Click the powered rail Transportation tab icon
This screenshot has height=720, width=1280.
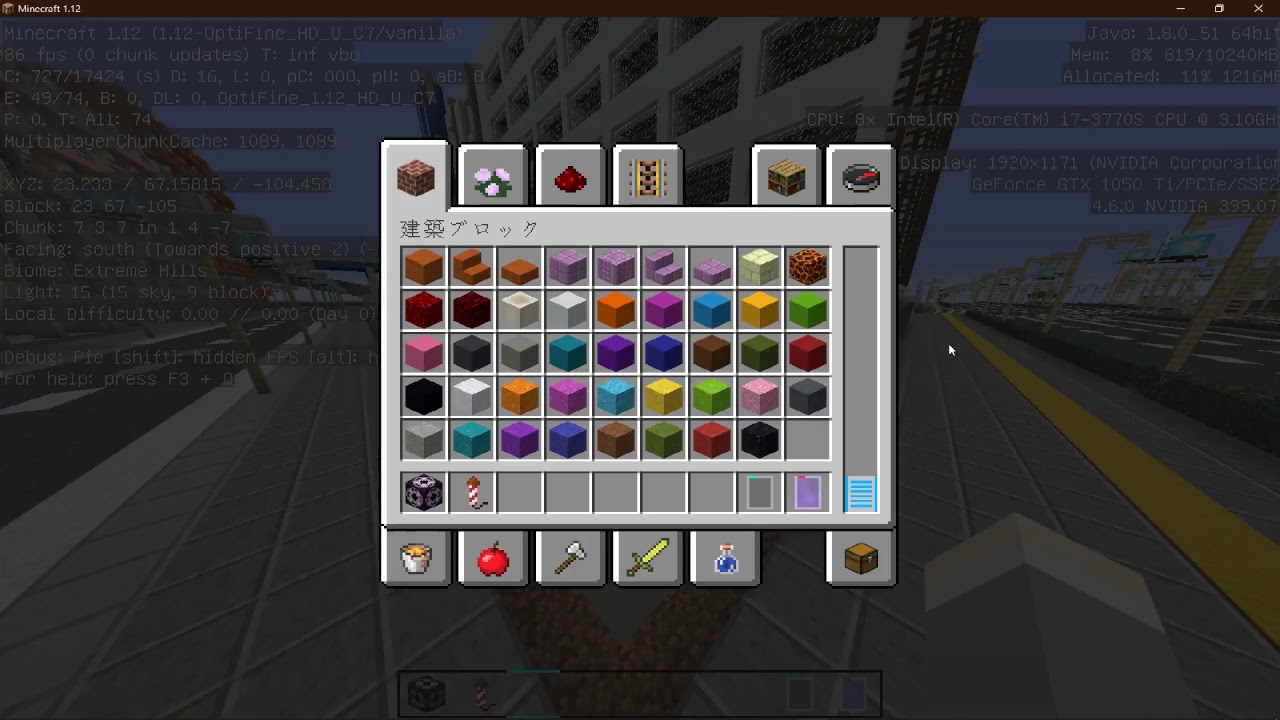coord(647,175)
